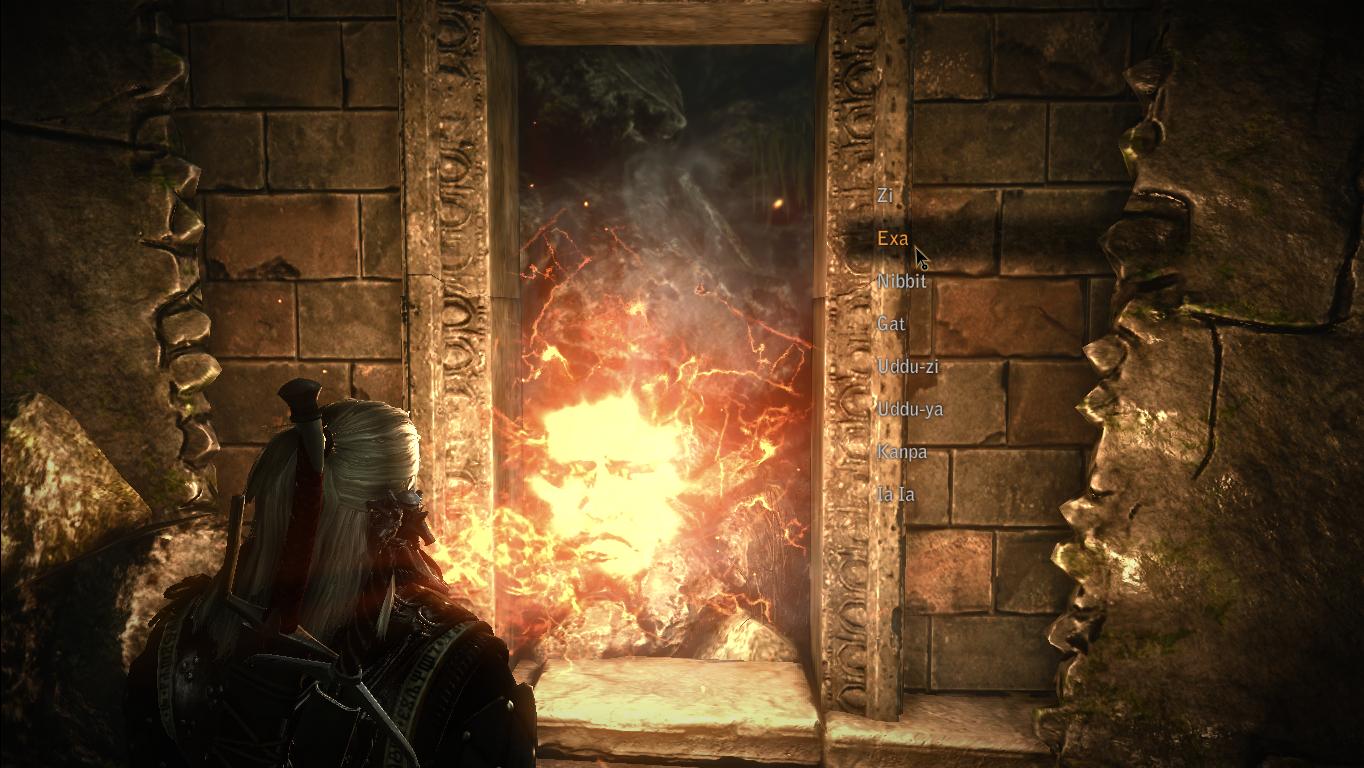Choose the "Uddu-ya" option

point(909,410)
